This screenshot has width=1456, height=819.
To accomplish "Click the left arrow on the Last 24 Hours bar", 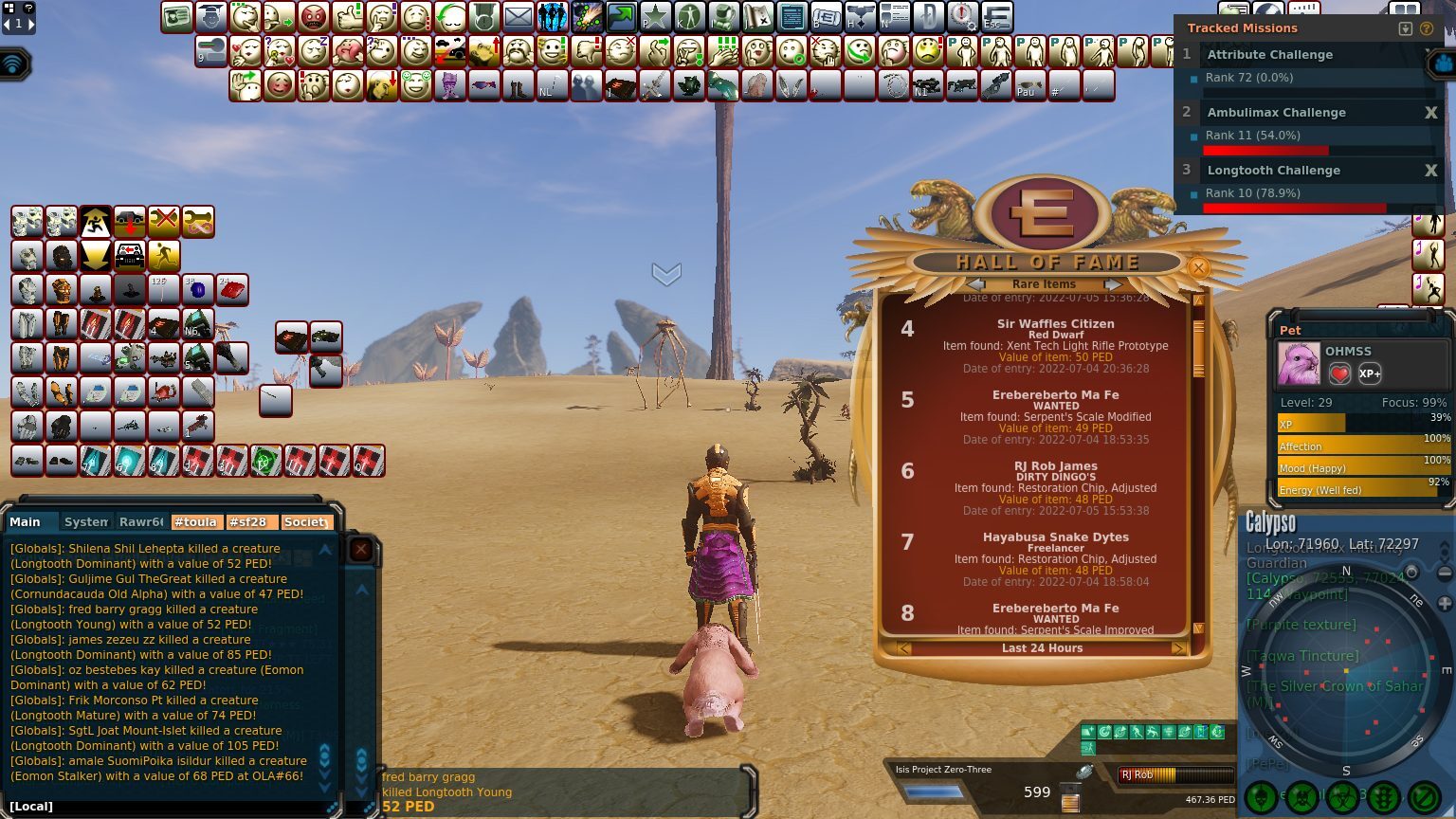I will click(x=901, y=648).
